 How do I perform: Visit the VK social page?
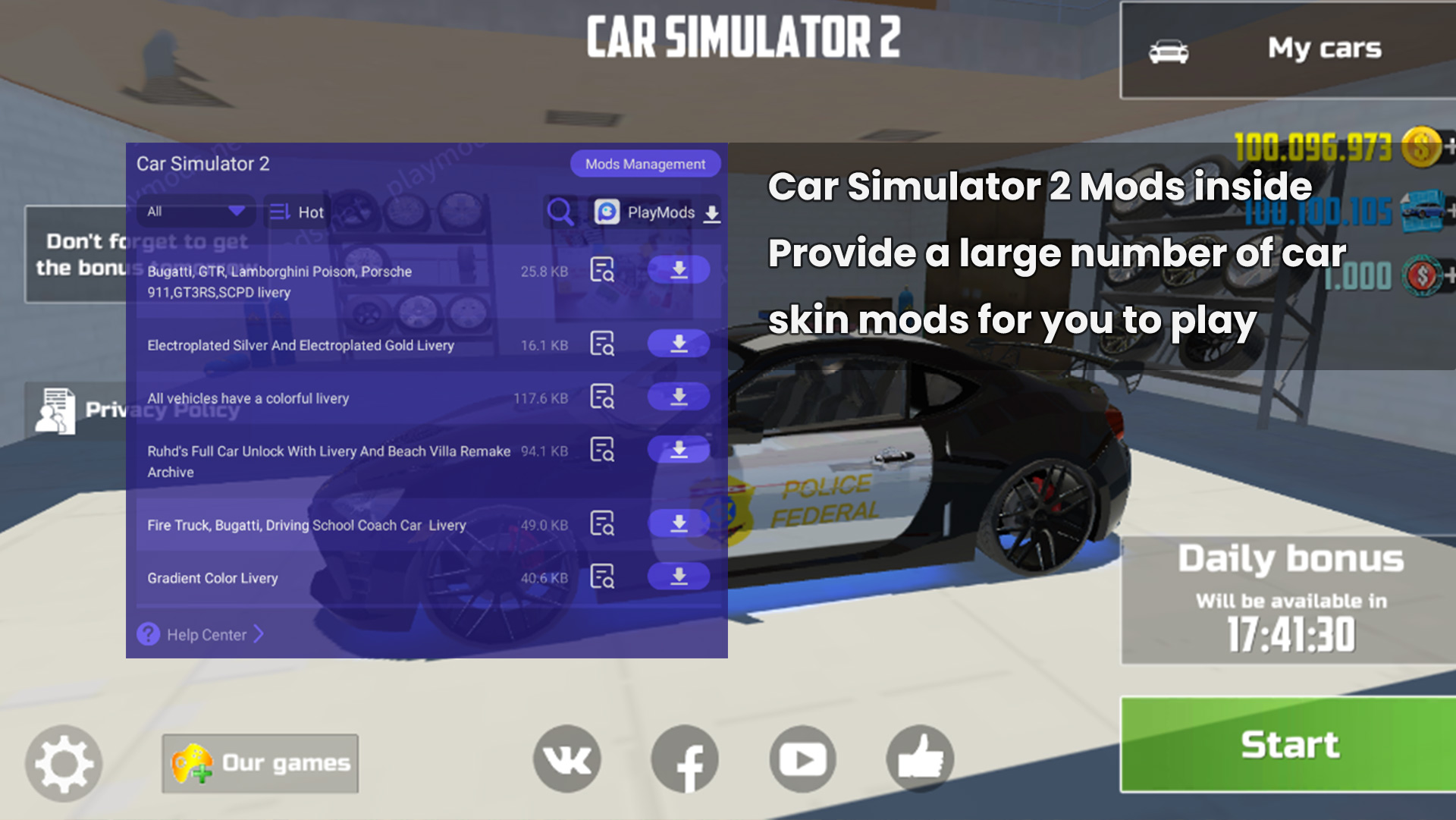tap(567, 759)
